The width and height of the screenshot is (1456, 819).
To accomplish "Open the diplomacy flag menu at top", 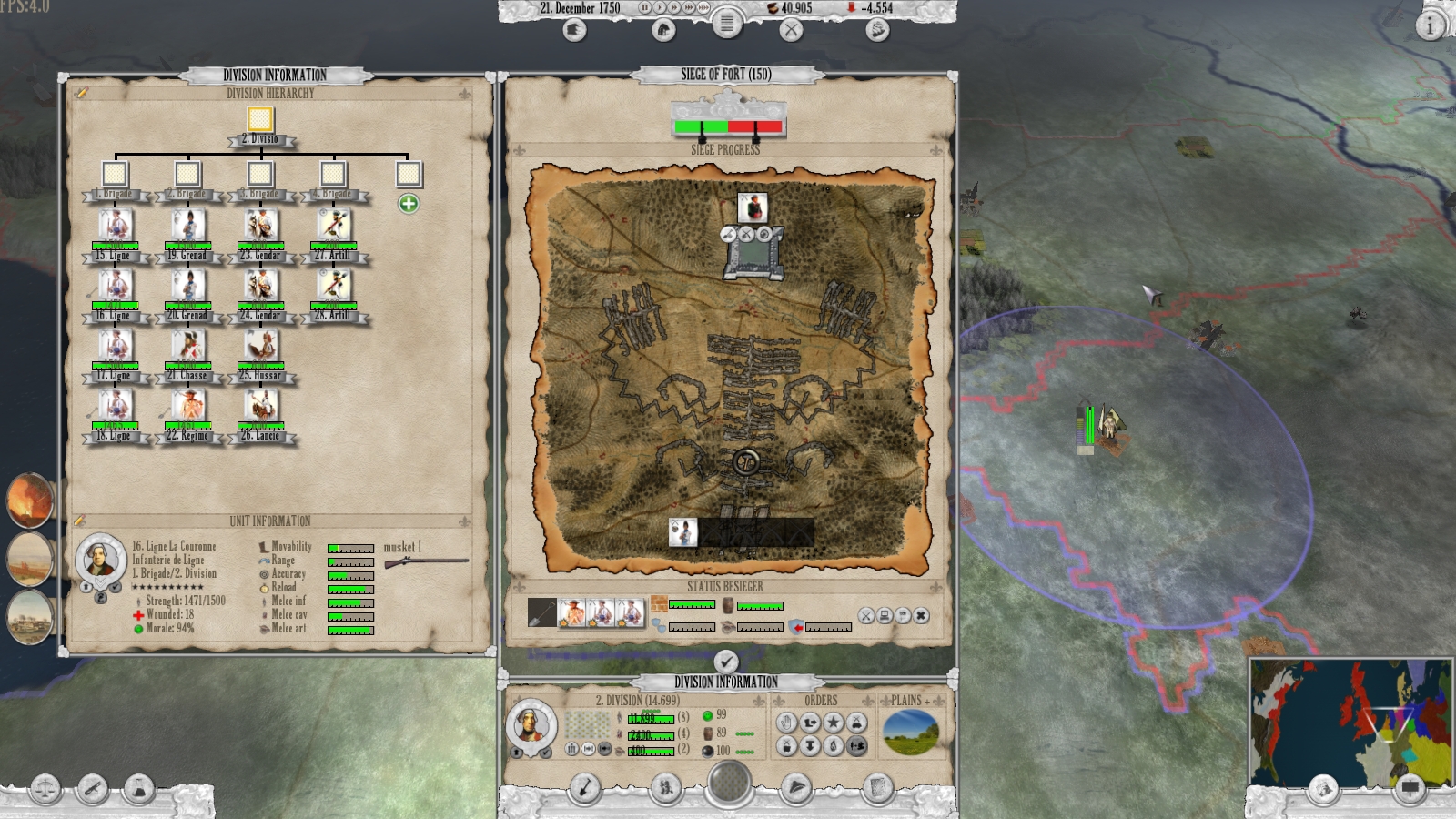I will pos(577,29).
